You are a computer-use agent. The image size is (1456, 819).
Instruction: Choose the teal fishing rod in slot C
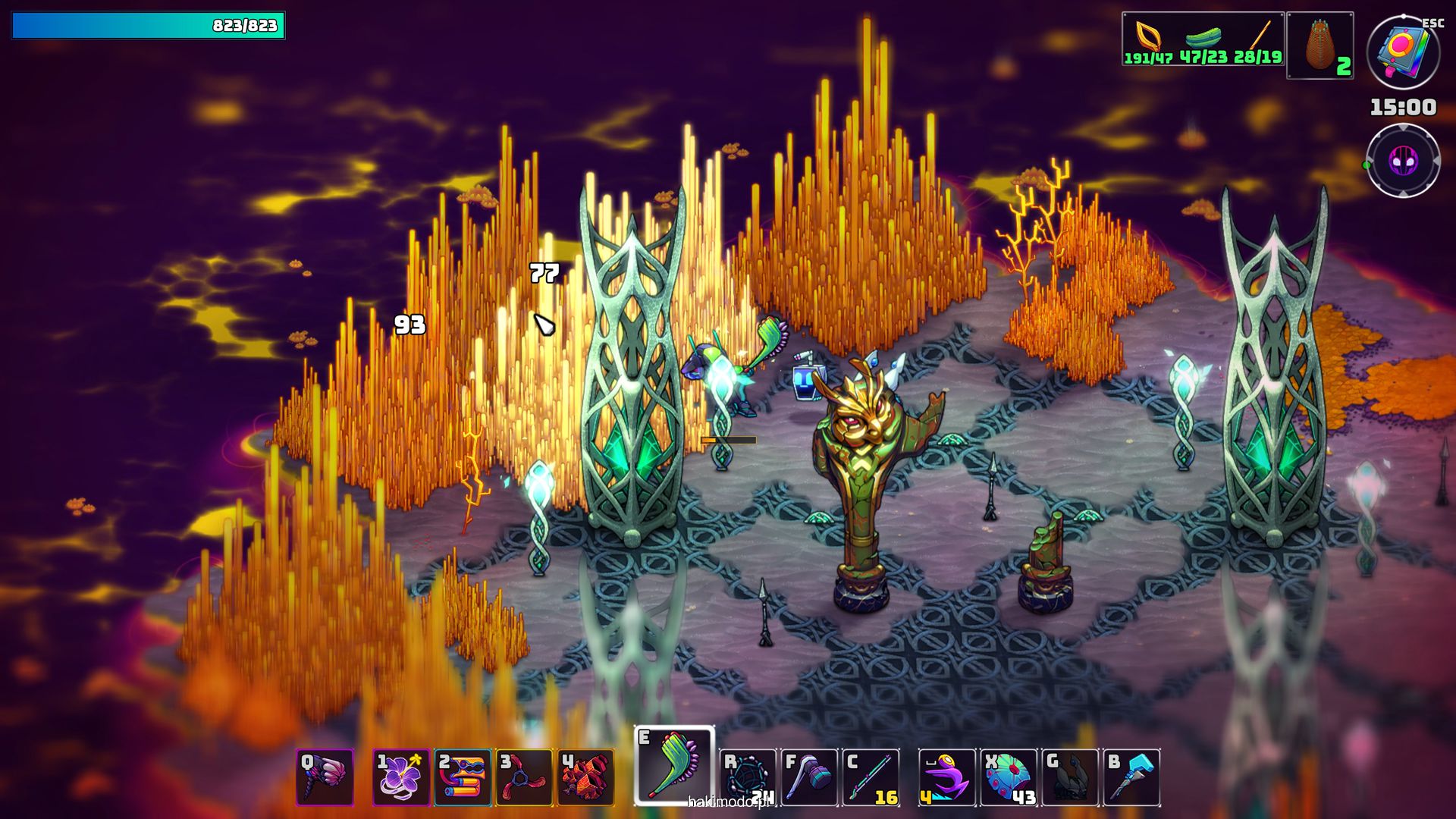(x=871, y=777)
